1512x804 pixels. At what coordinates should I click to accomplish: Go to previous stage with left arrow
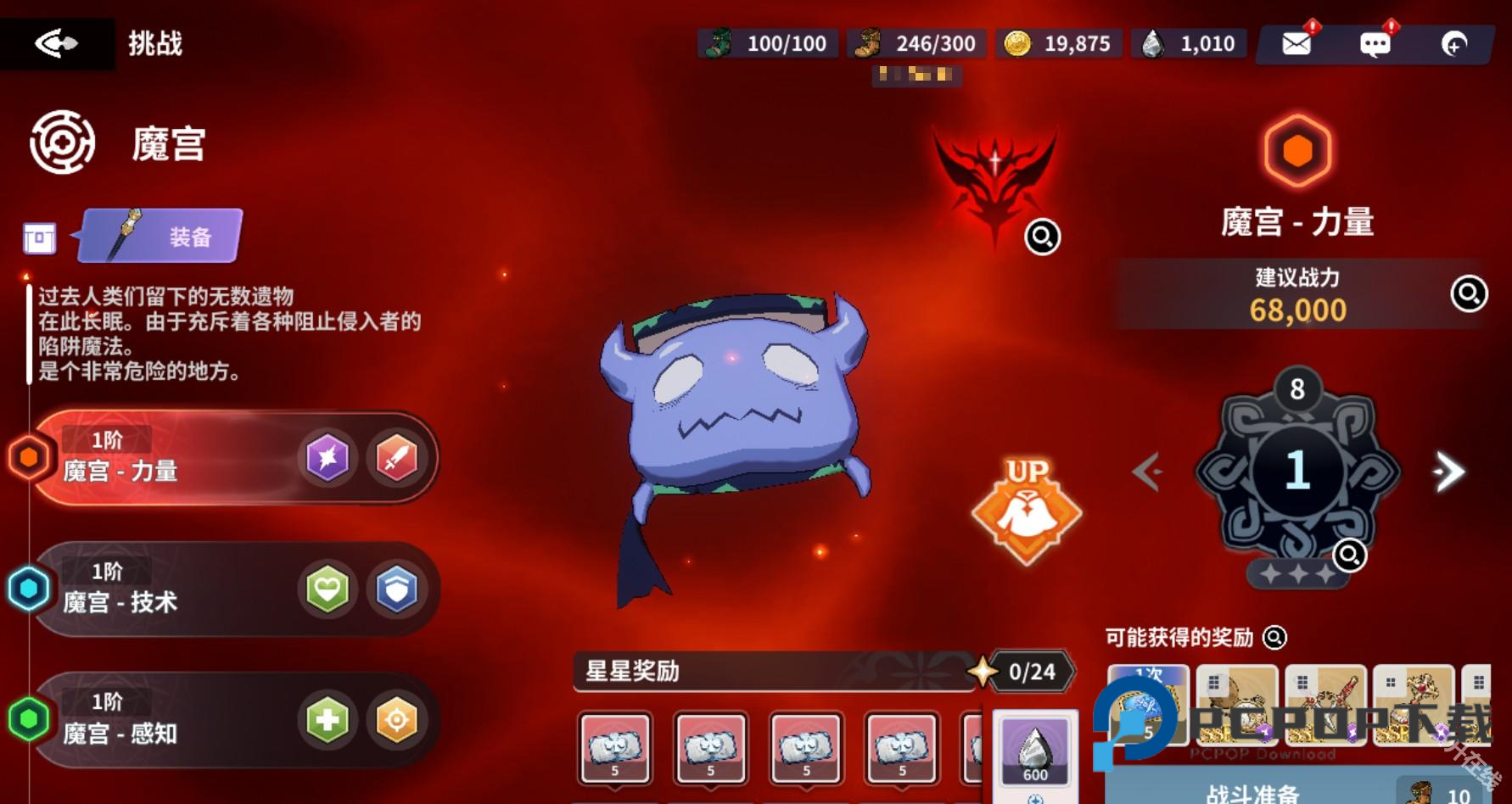pyautogui.click(x=1147, y=473)
